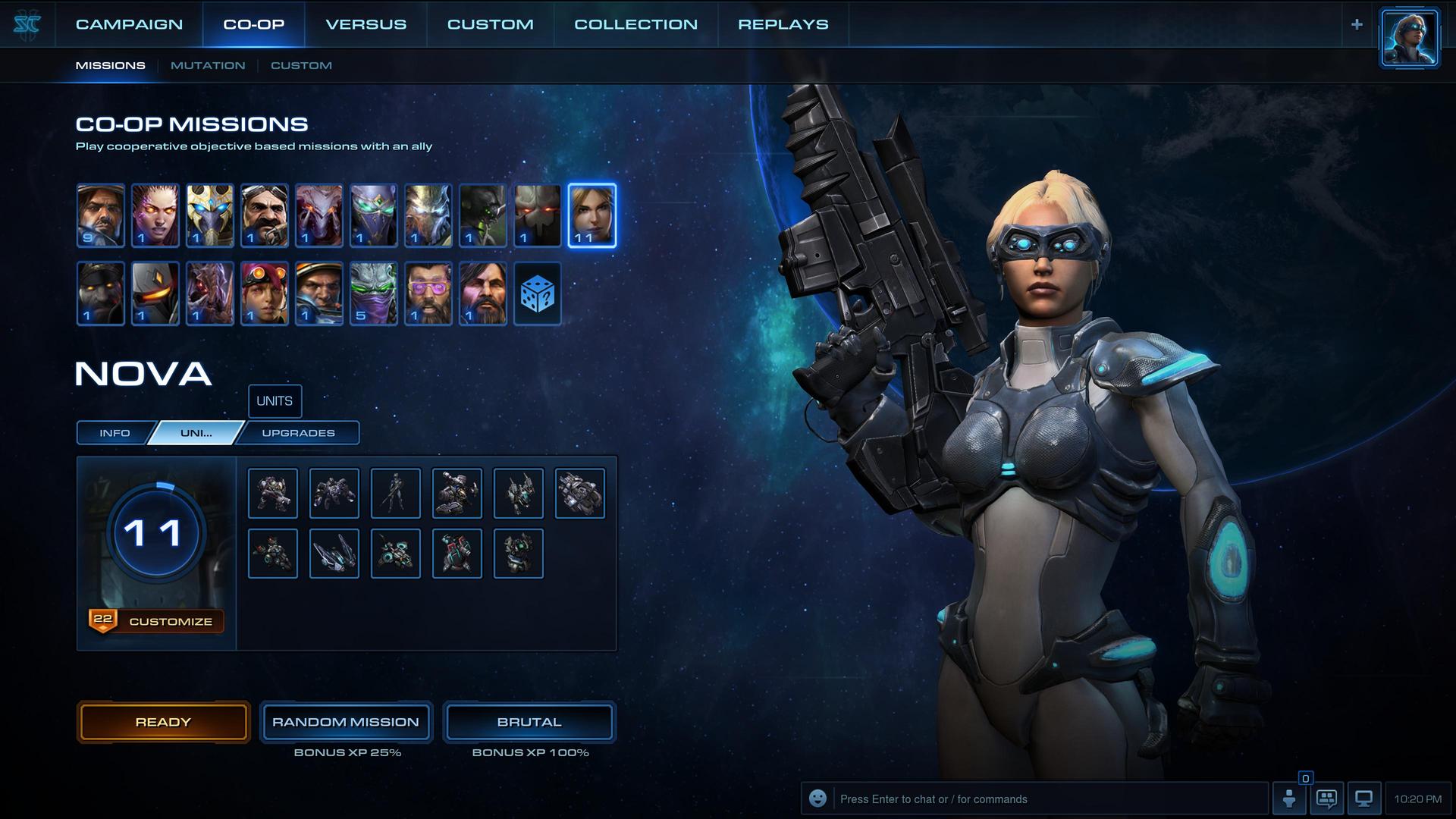Screen dimensions: 1456x819
Task: Open the emoji picker in chat
Action: [817, 799]
